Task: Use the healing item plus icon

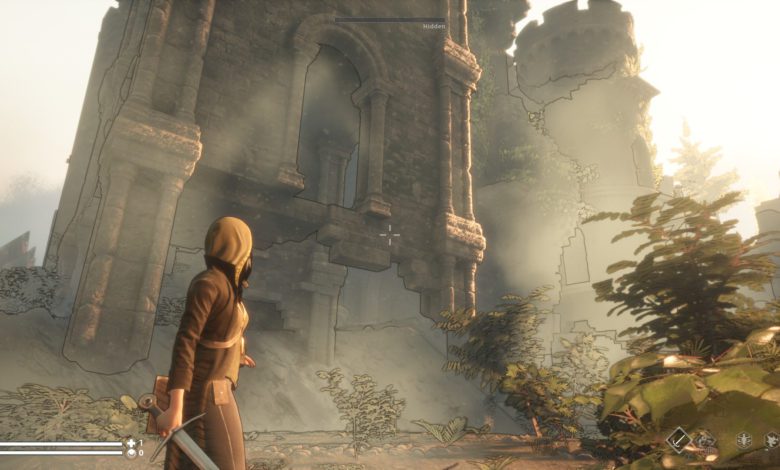Action: point(130,442)
